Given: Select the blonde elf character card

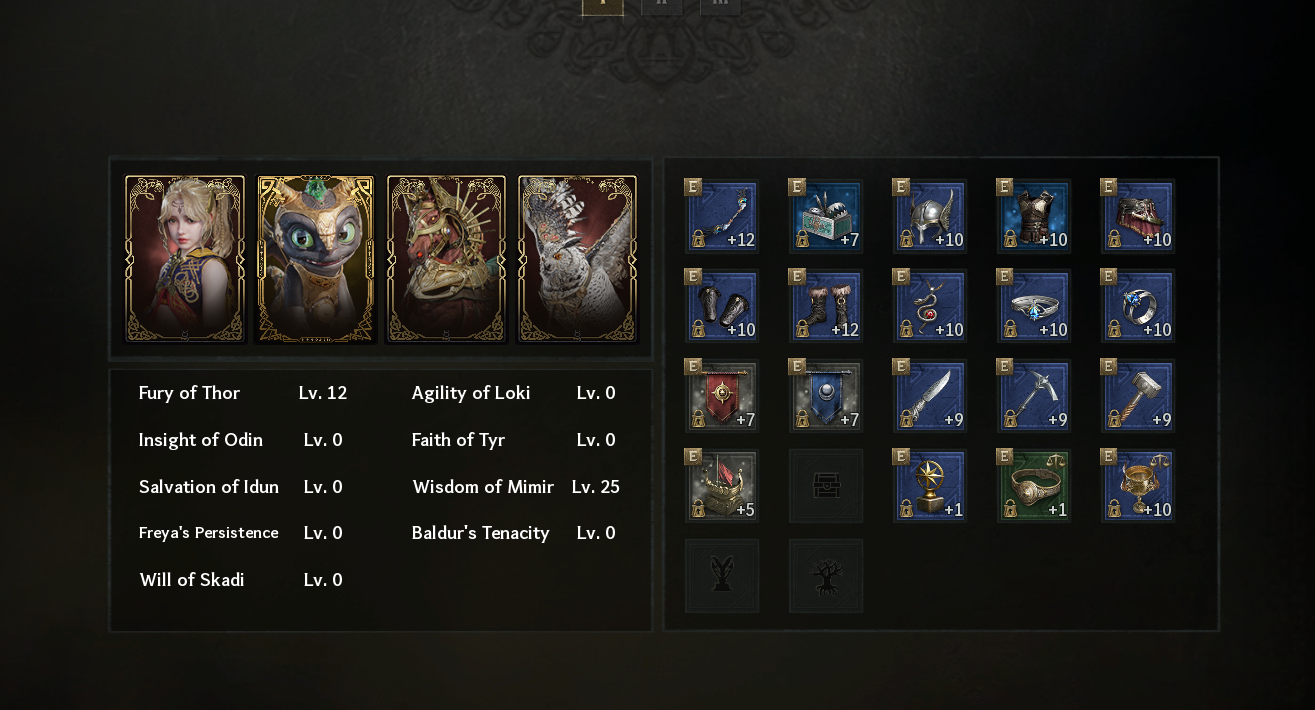Looking at the screenshot, I should tap(185, 259).
